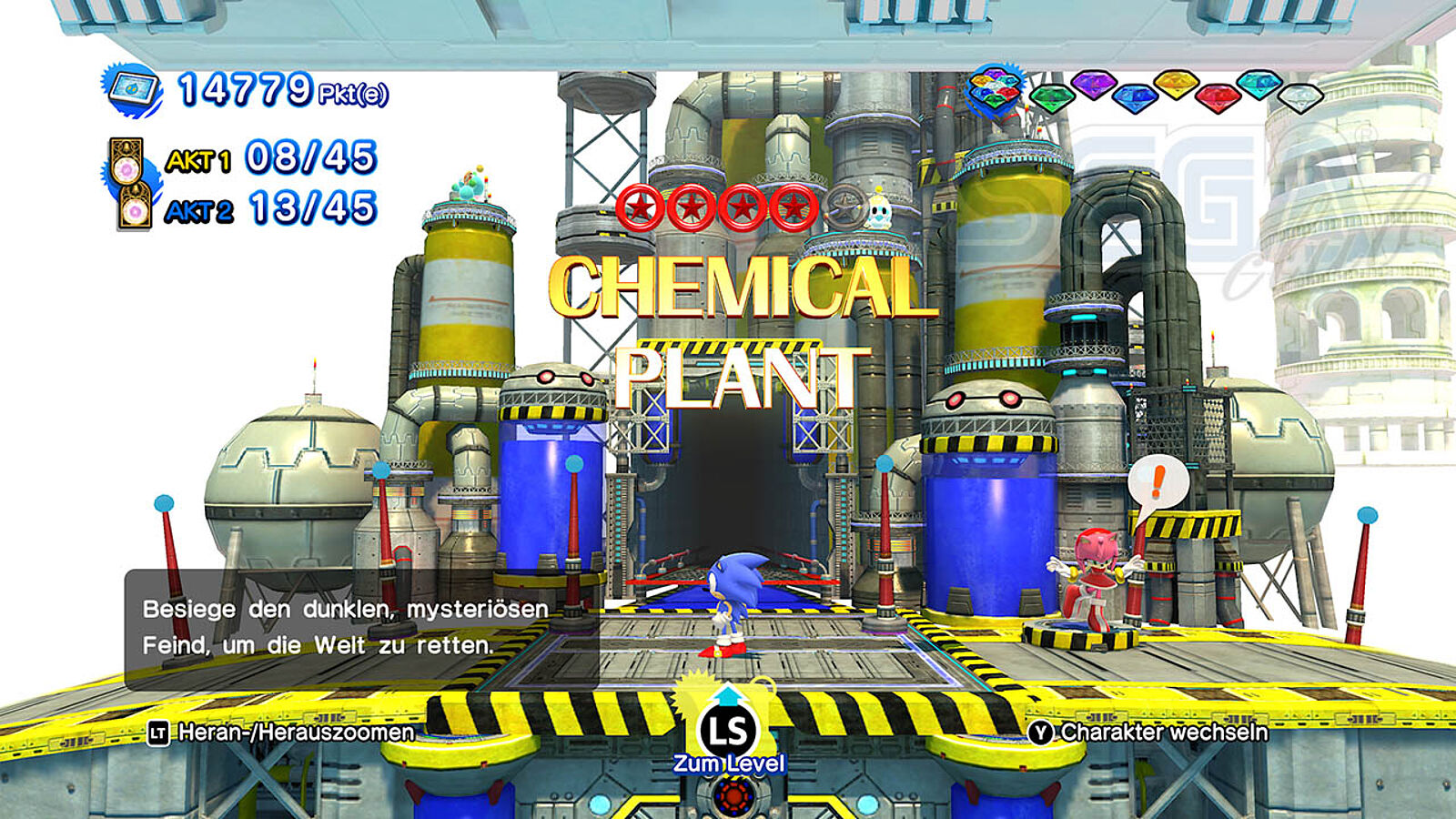The image size is (1456, 819).
Task: Open the Chaos Emeralds collection icon
Action: pyautogui.click(x=996, y=91)
